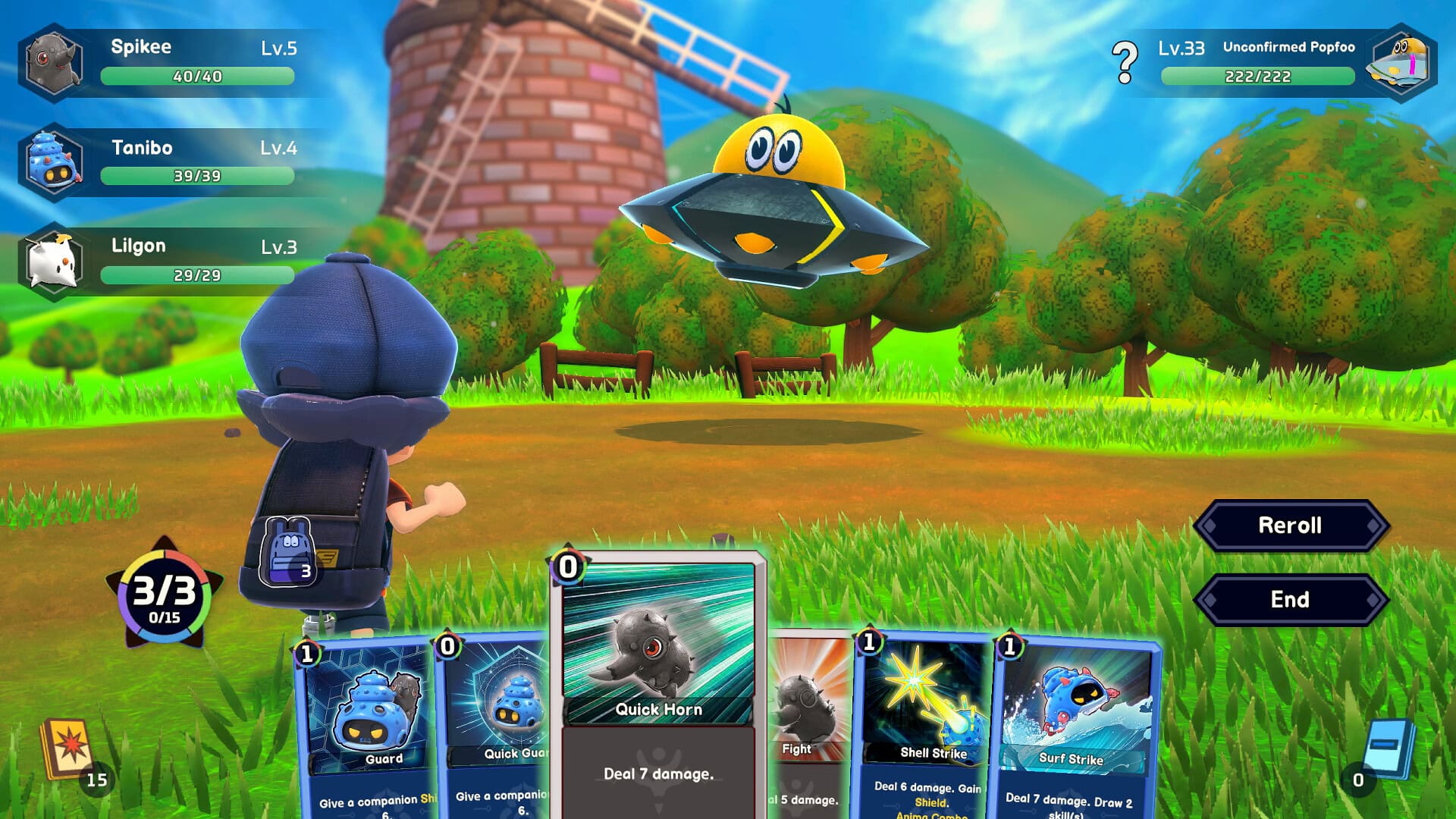Open the blue backpack item icon
Viewport: 1456px width, 819px height.
tap(289, 551)
